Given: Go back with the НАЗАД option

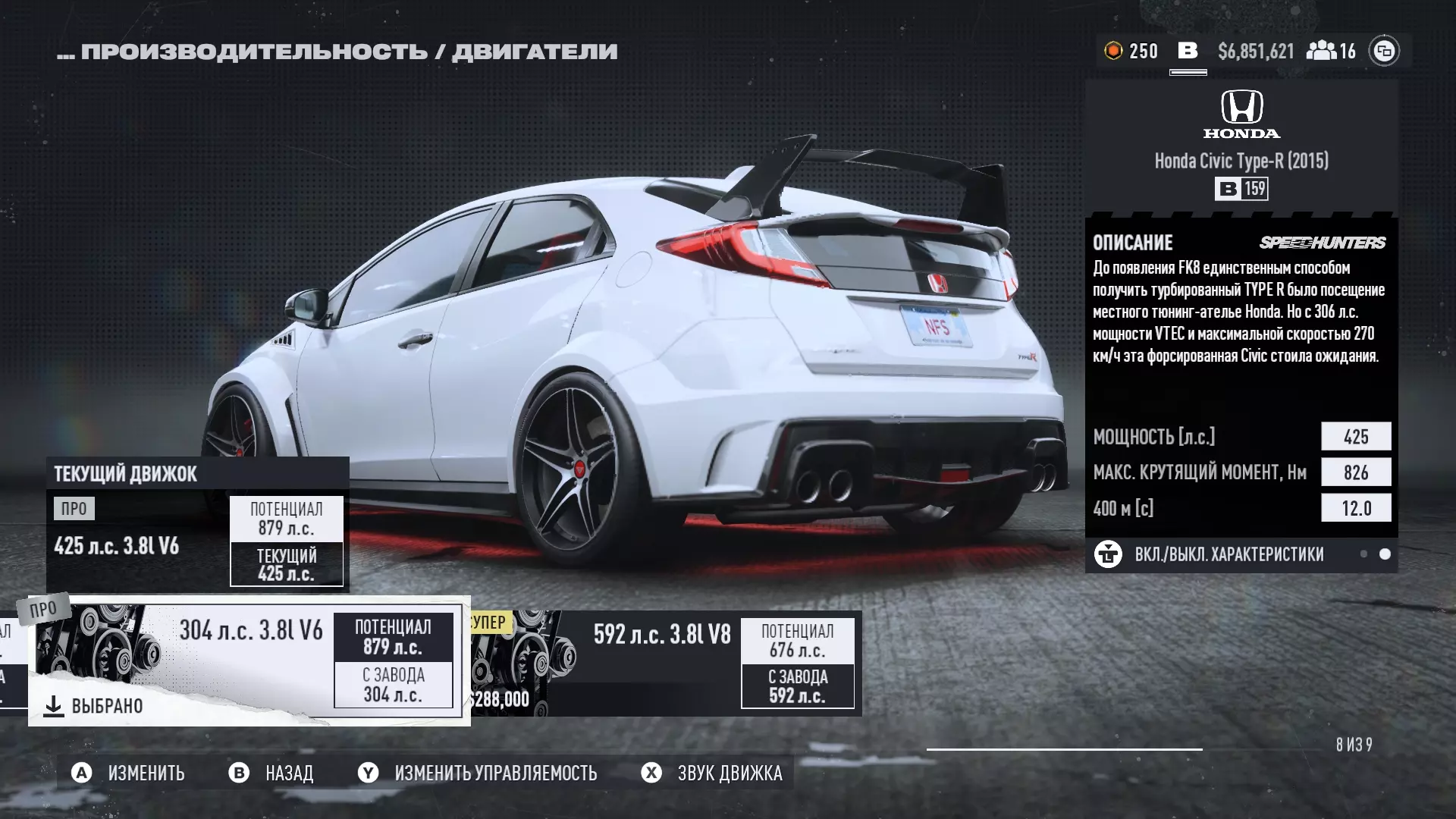Looking at the screenshot, I should [x=289, y=773].
